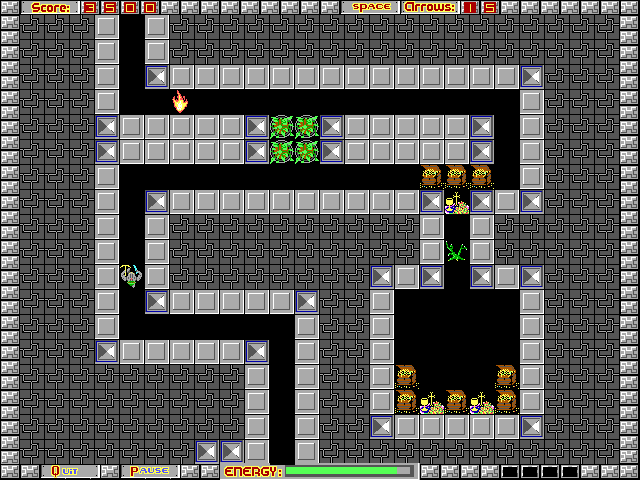Pause the game with the Pause button
This screenshot has width=640, height=480.
(x=150, y=471)
